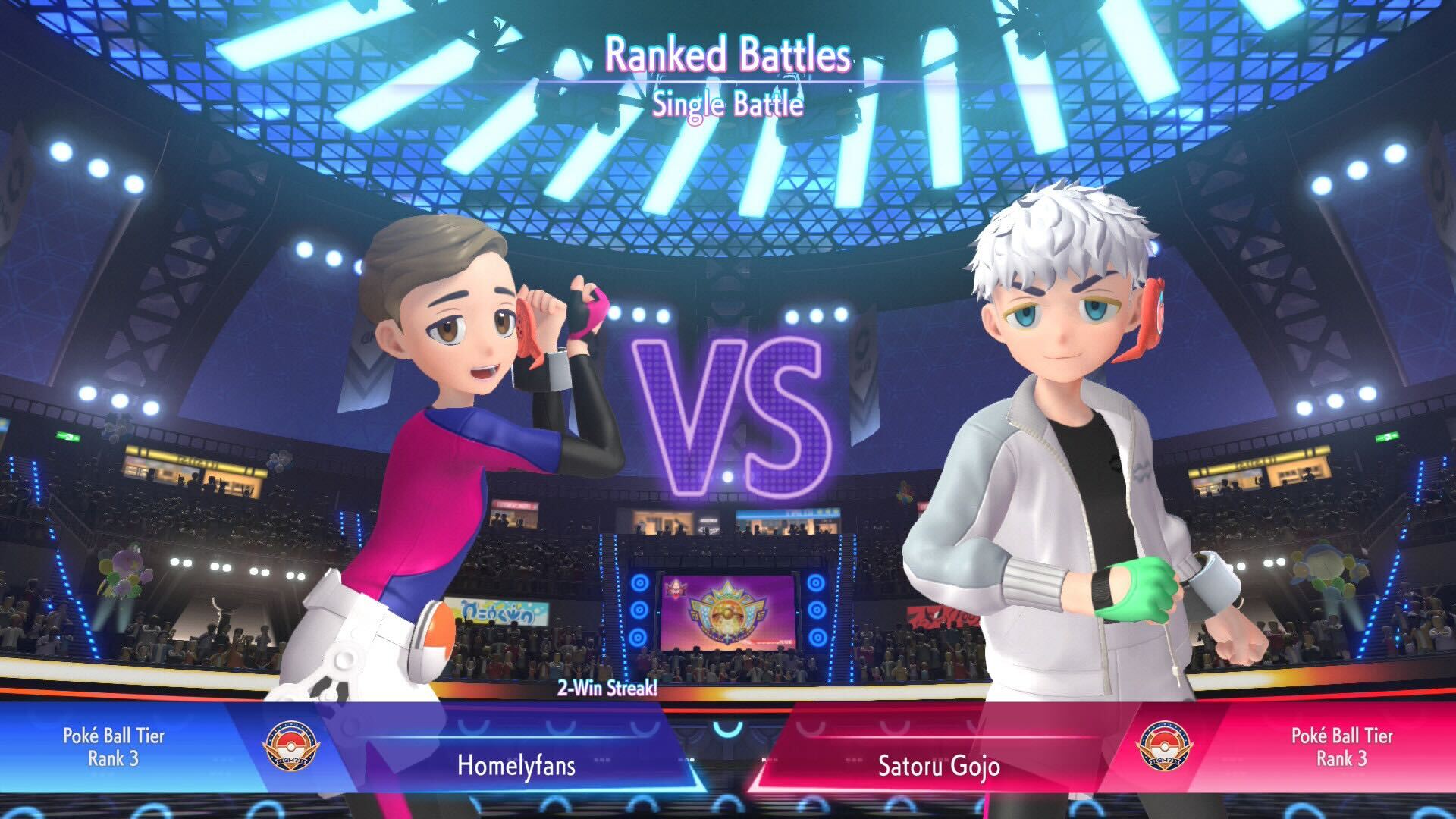Select the Homelyfans player name banner
1456x819 pixels.
point(516,764)
